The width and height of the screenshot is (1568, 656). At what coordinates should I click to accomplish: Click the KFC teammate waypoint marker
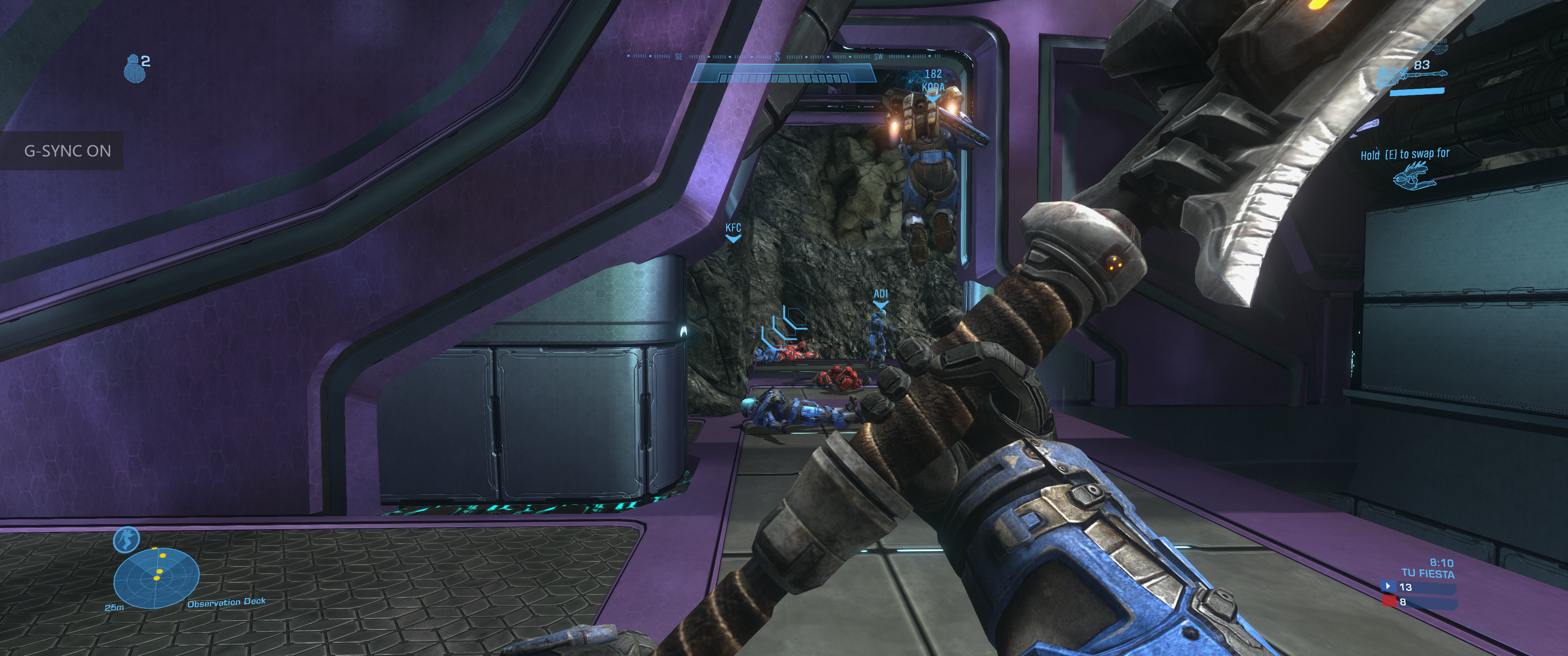(733, 232)
